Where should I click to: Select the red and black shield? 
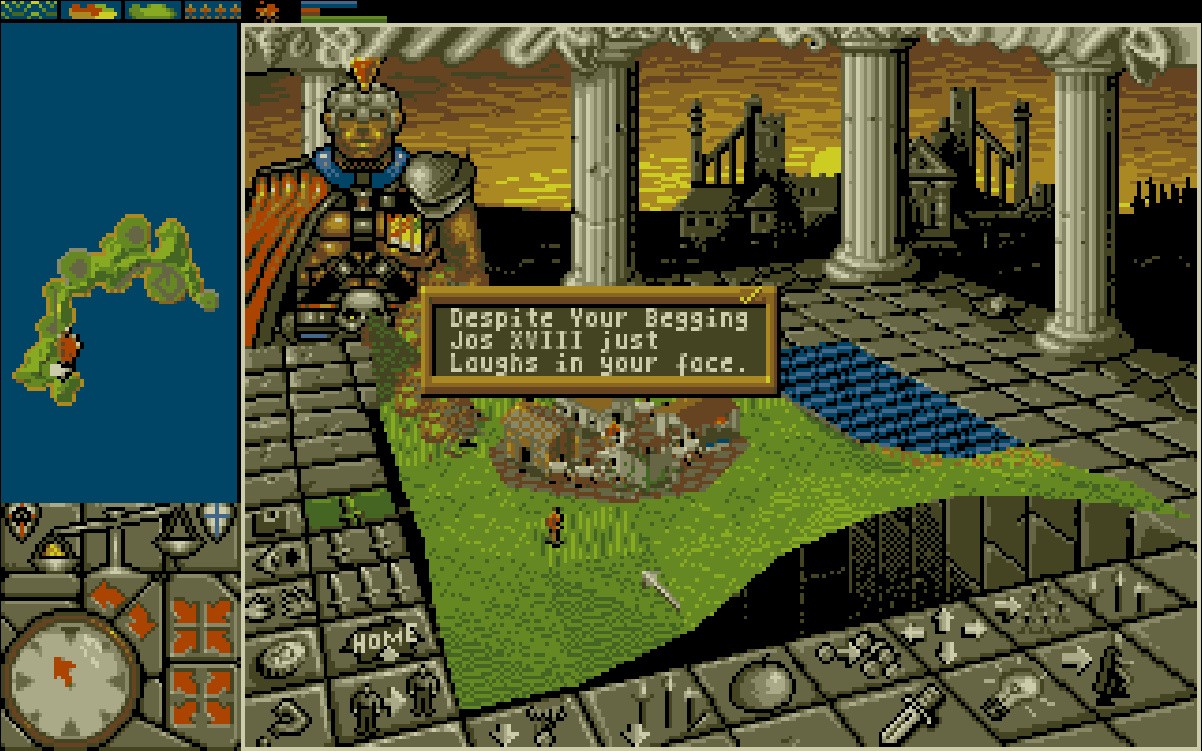[20, 520]
